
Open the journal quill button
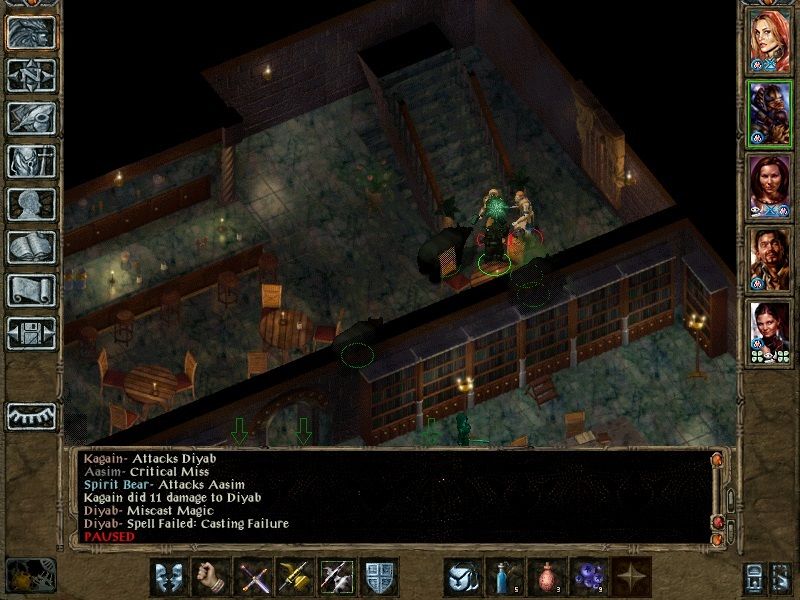point(31,118)
